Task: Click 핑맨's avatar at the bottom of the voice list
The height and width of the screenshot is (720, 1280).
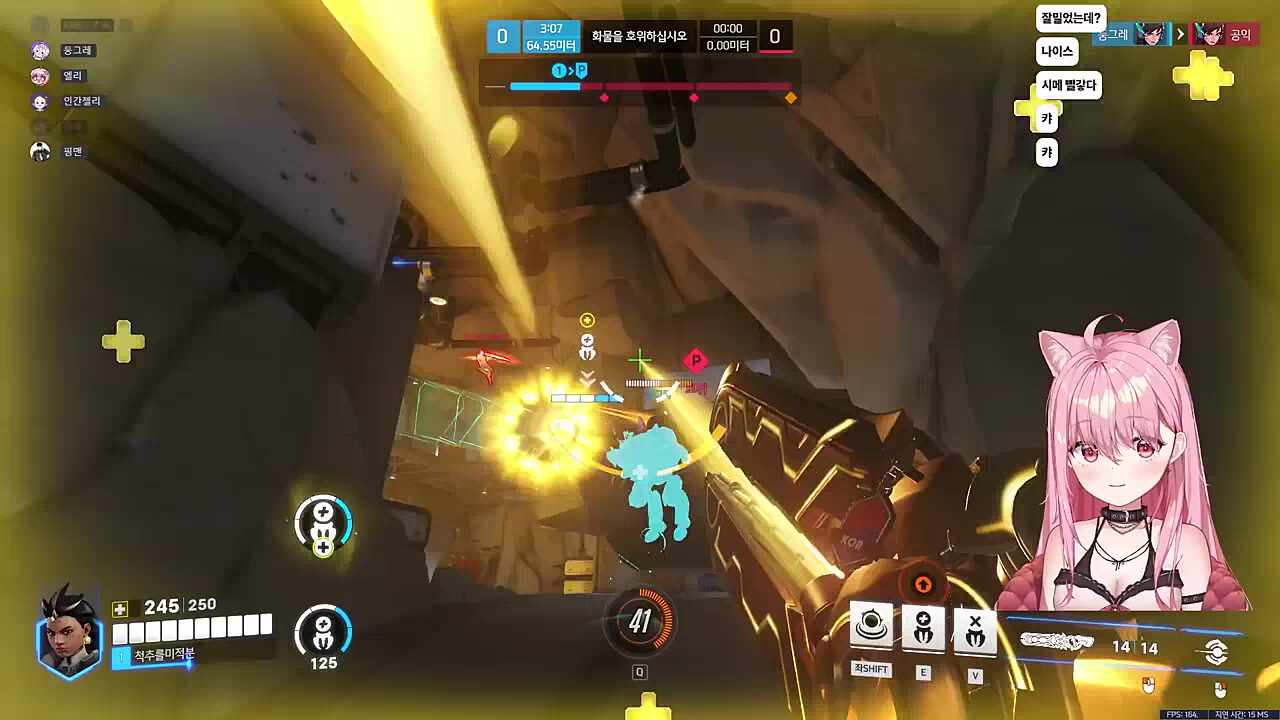Action: pos(40,151)
